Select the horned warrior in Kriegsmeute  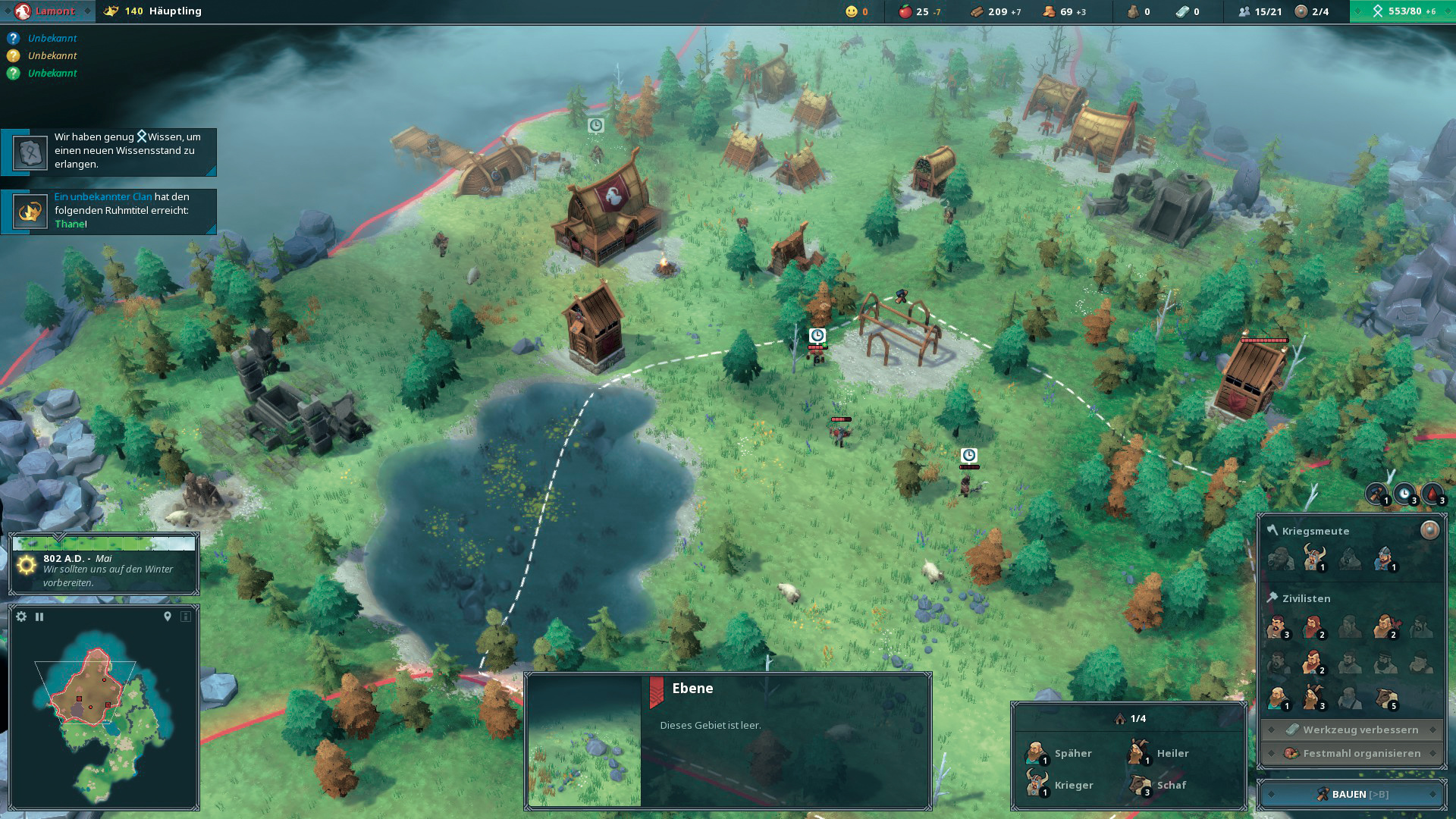[1313, 558]
